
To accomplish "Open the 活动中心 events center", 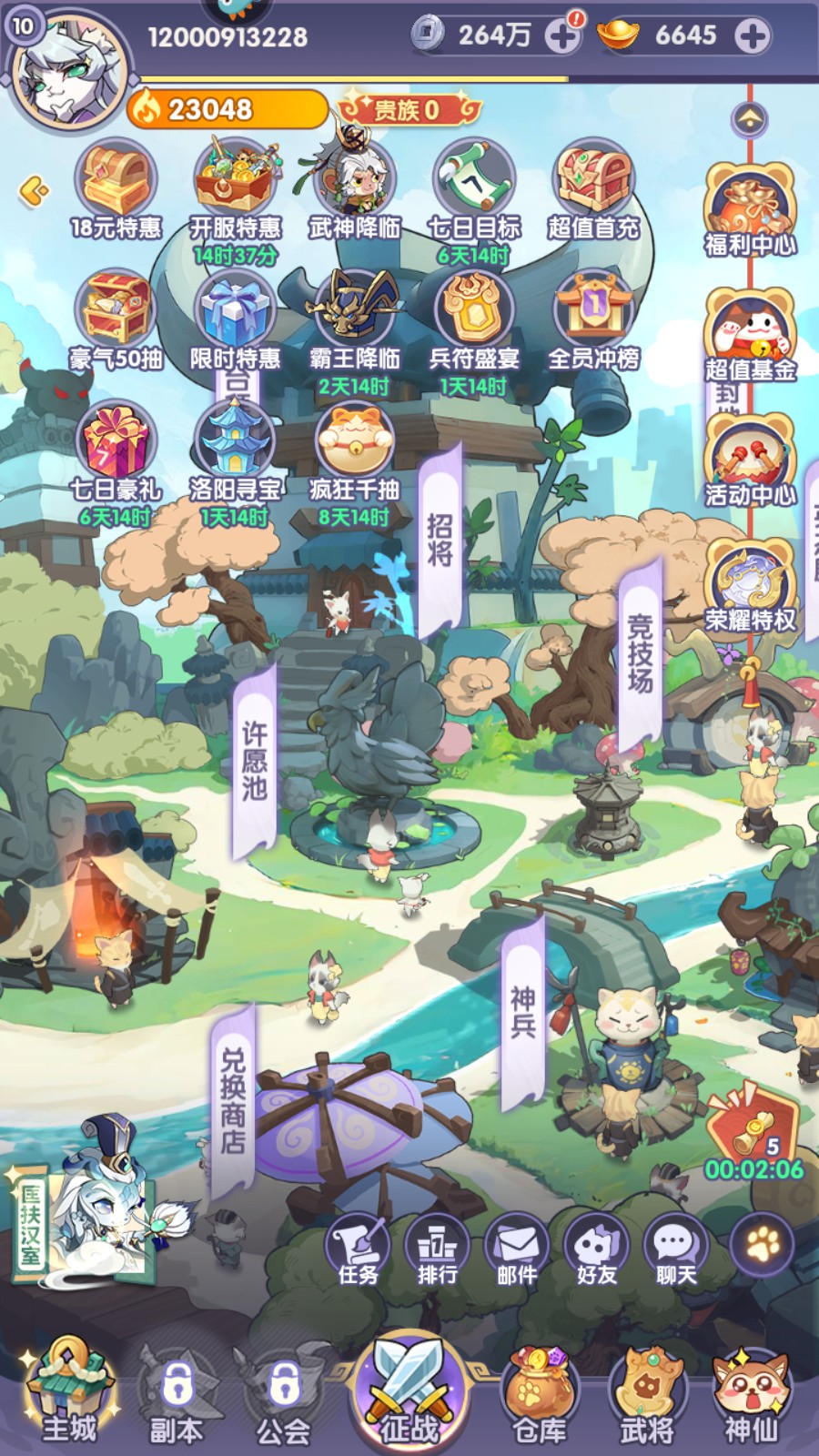I will pyautogui.click(x=750, y=461).
